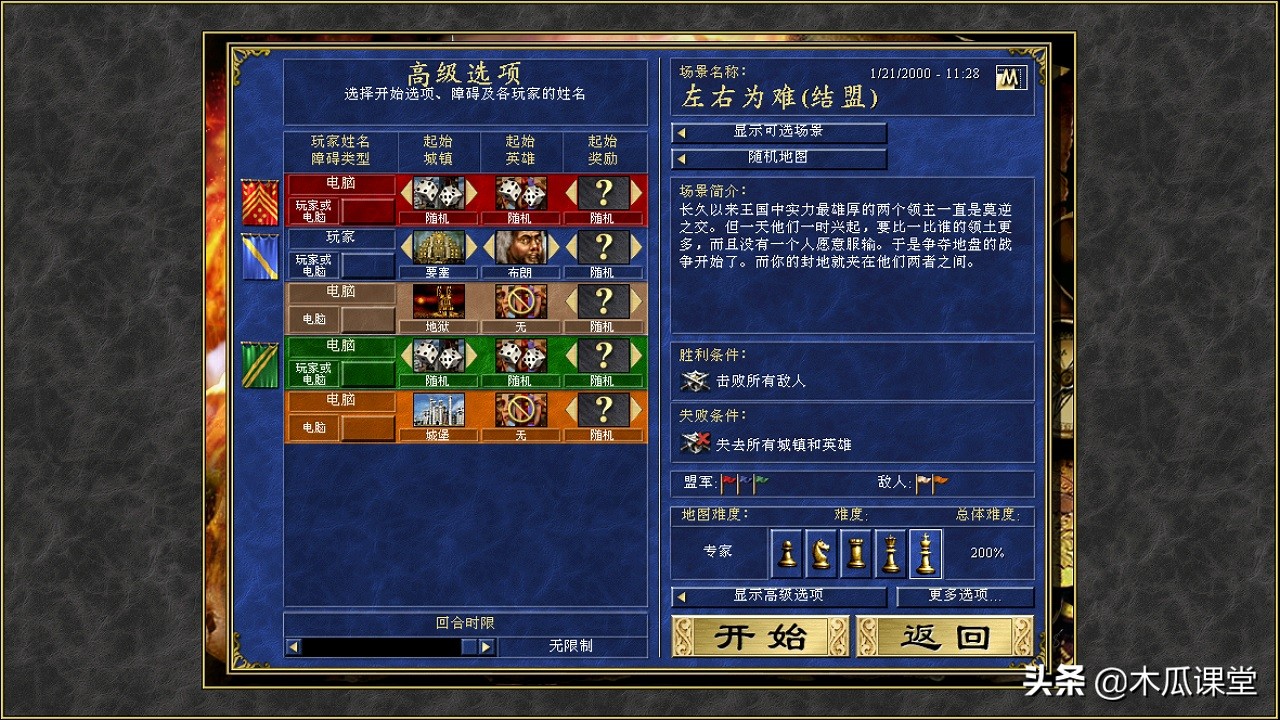Click the 回合时限 slider track
This screenshot has width=1280, height=720.
pos(380,646)
